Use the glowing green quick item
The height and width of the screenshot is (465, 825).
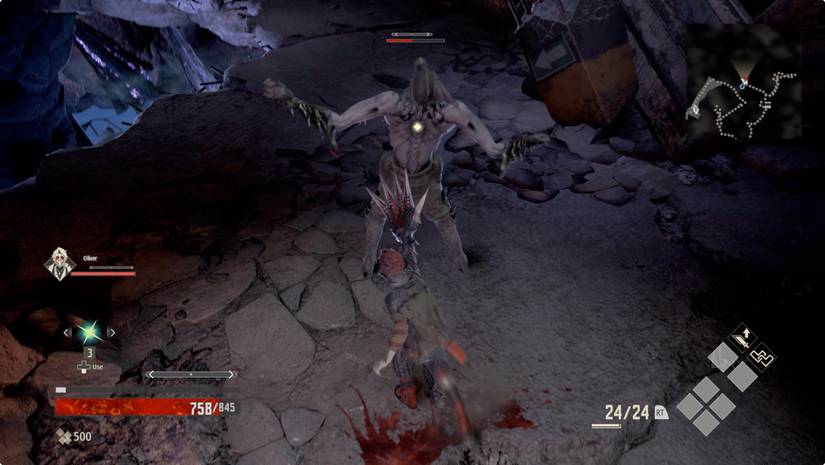point(89,332)
